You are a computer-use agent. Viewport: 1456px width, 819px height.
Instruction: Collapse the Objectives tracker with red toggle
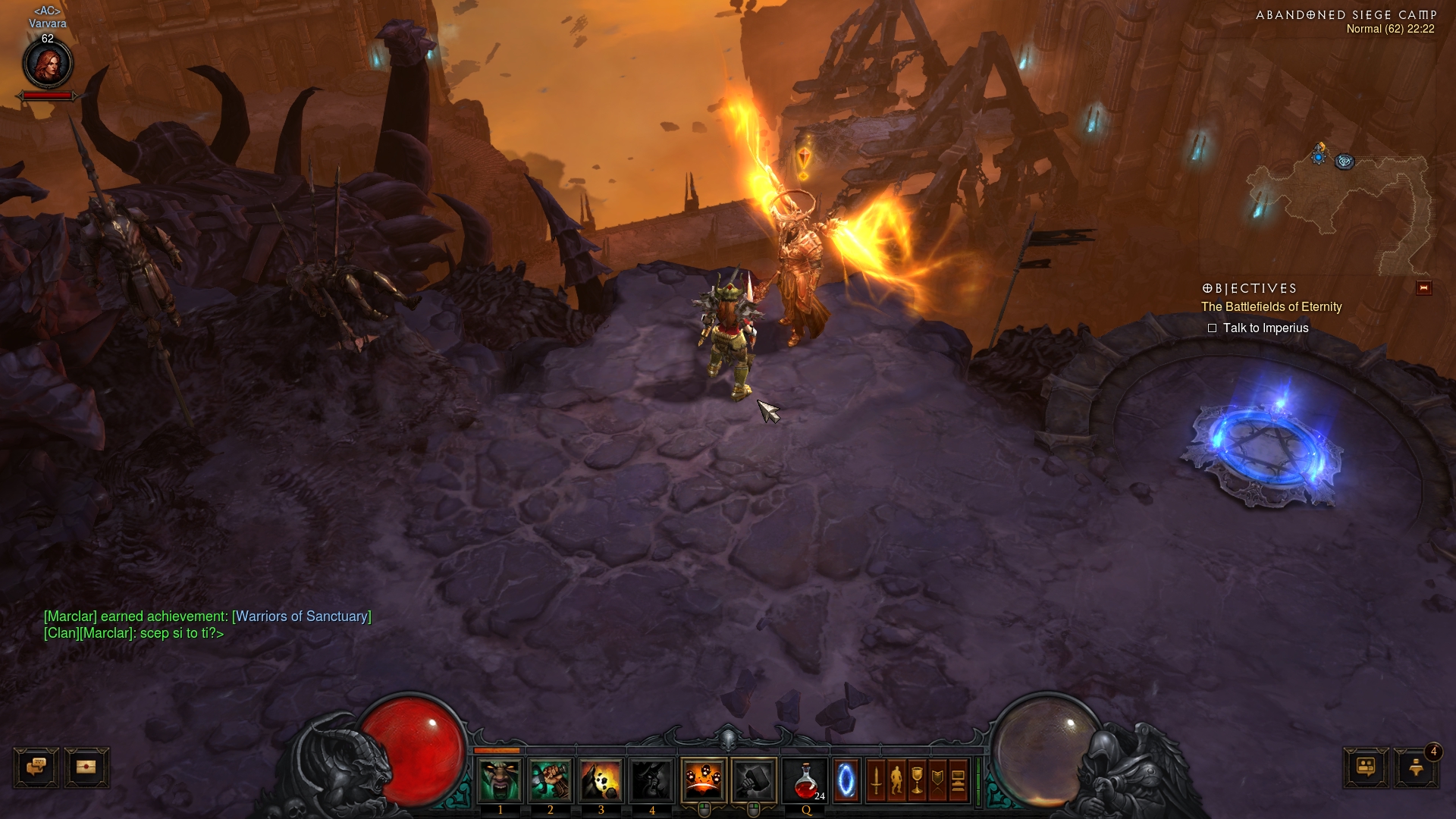[x=1423, y=288]
